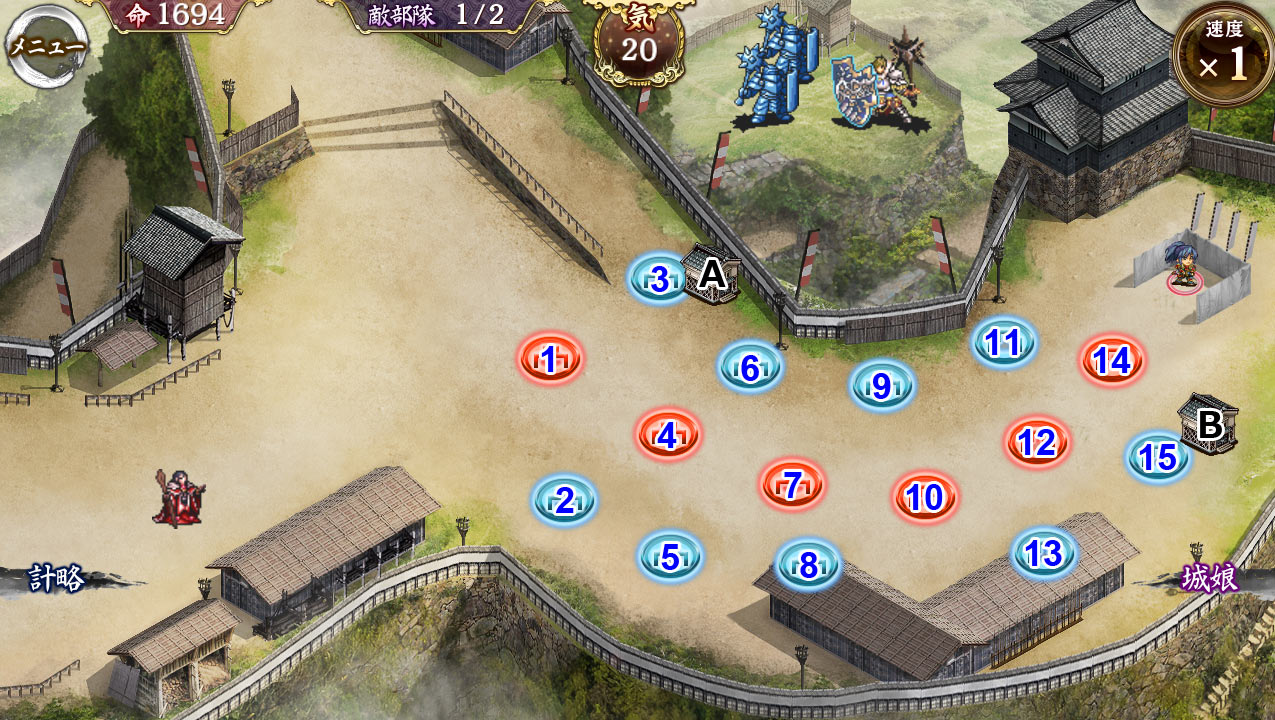
Task: Choose red deployment slot 10
Action: [925, 497]
